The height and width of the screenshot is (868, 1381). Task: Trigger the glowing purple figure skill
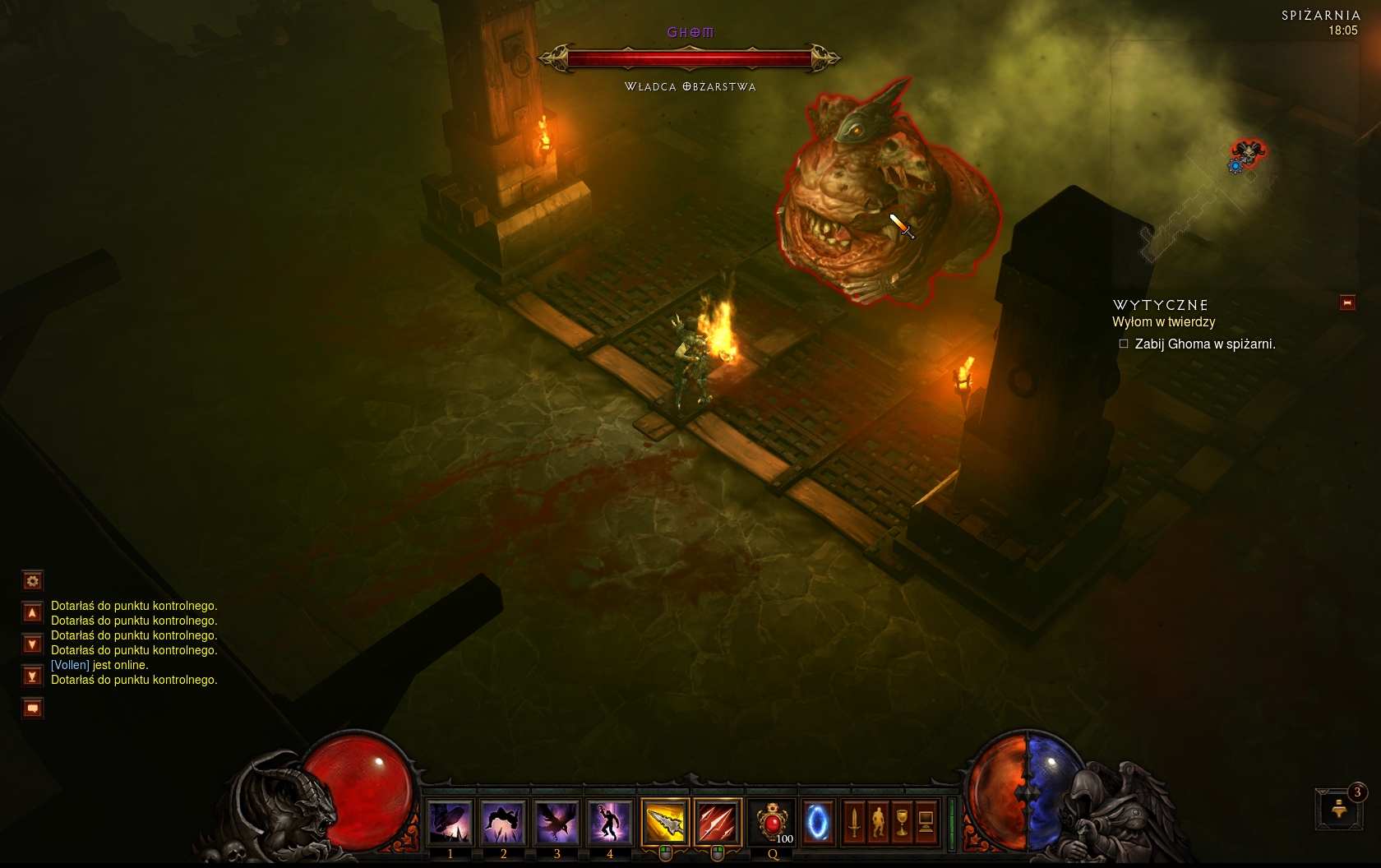(x=609, y=822)
